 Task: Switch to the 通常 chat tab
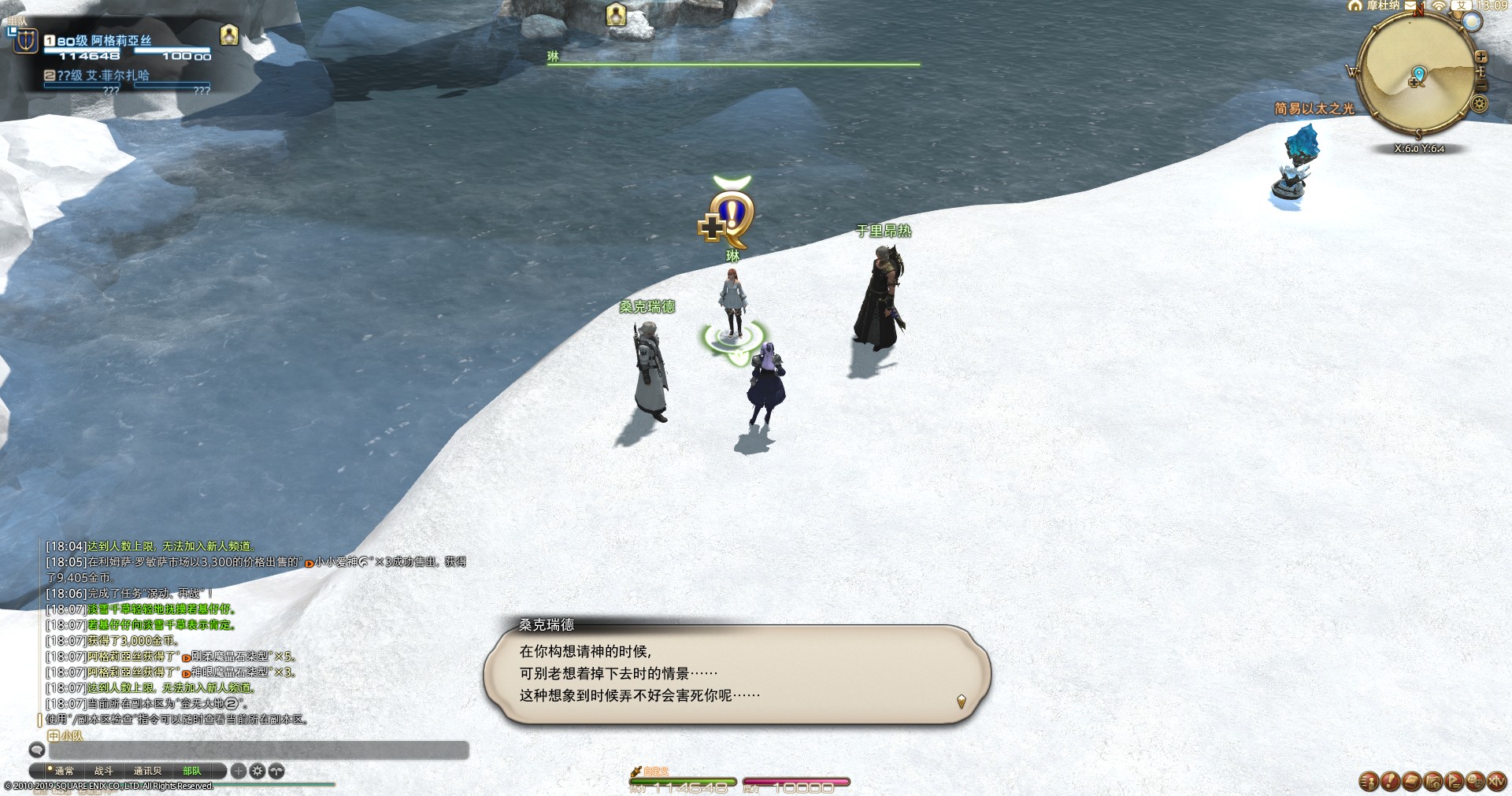tap(64, 771)
